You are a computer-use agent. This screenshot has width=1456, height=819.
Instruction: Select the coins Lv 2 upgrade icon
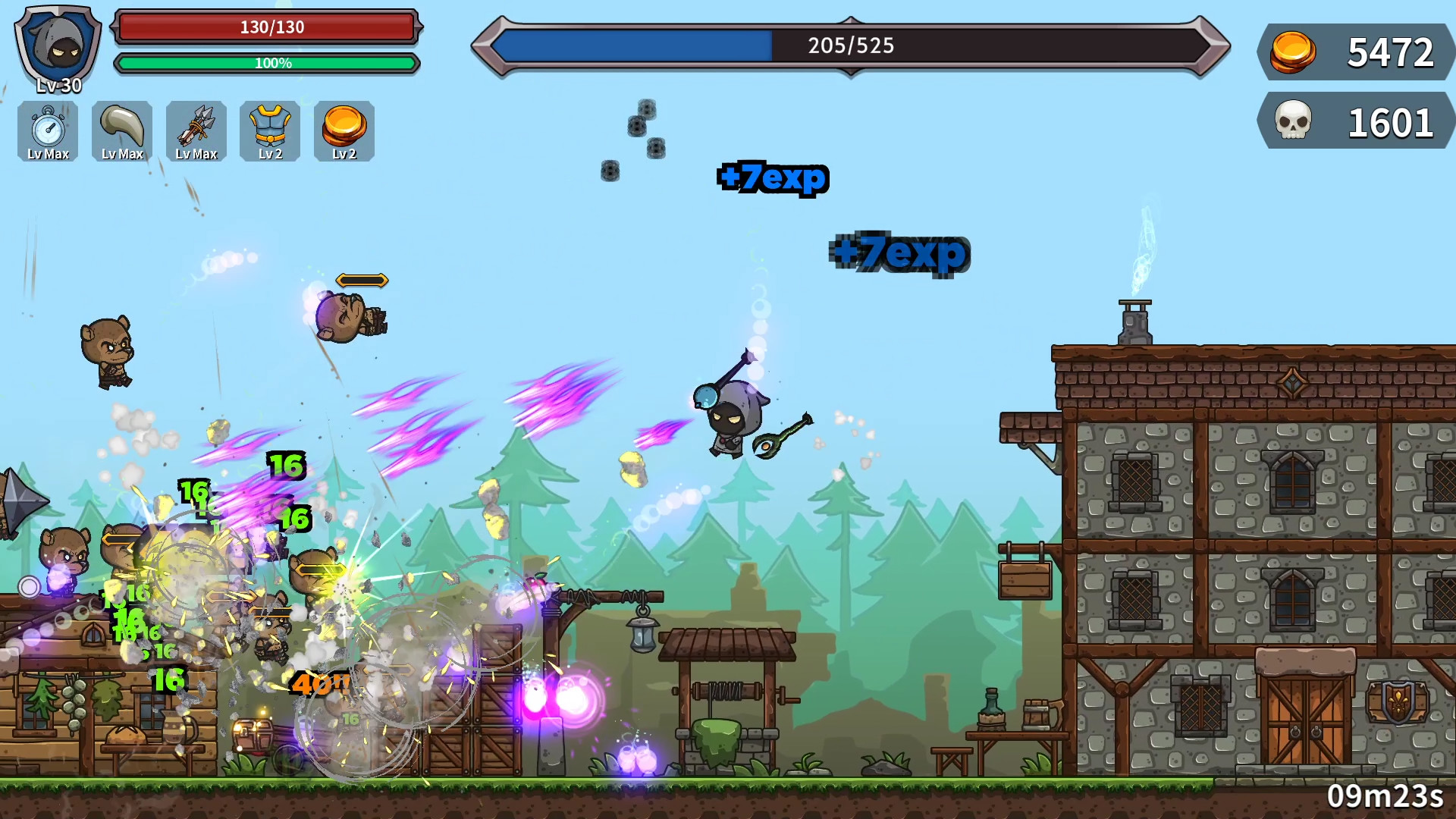344,131
